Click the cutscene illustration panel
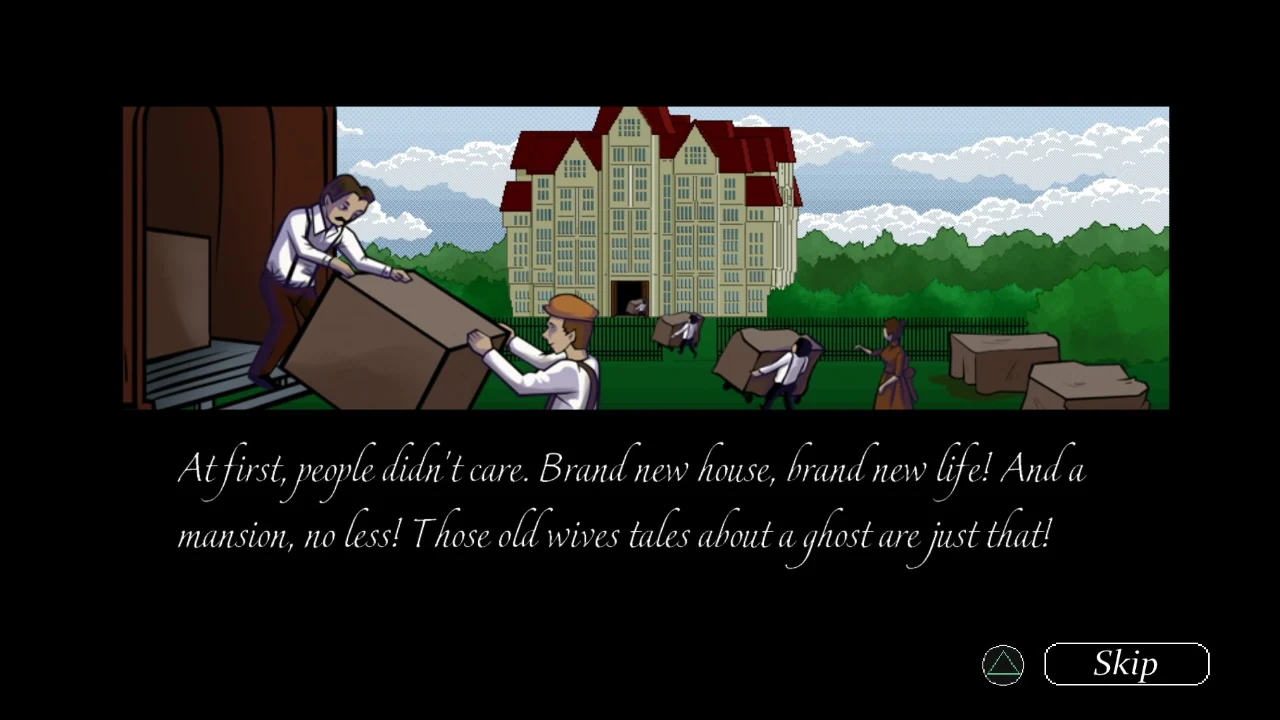This screenshot has width=1280, height=720. tap(640, 255)
